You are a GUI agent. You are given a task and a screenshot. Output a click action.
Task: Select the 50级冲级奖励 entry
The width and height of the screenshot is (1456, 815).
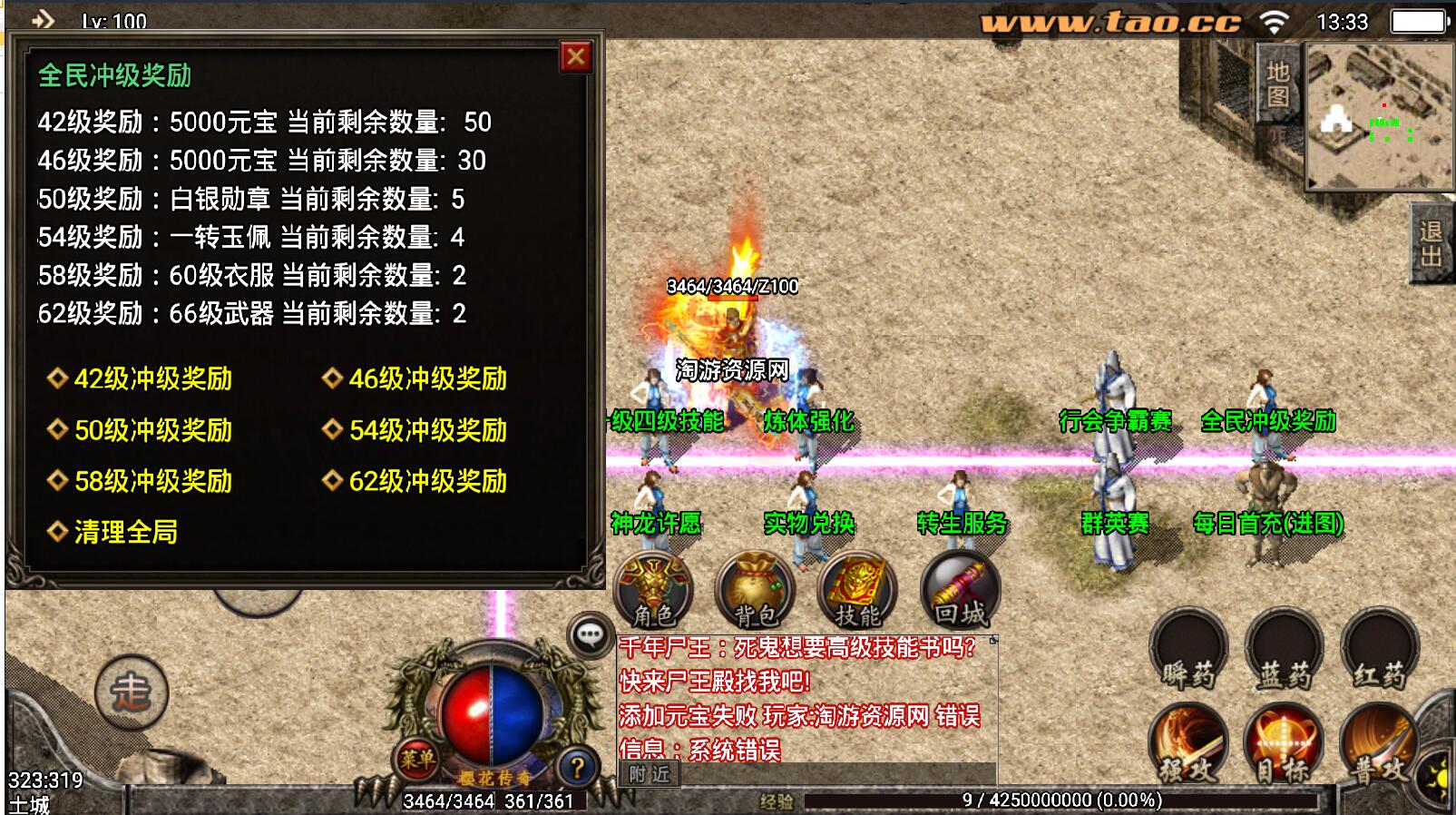point(152,430)
